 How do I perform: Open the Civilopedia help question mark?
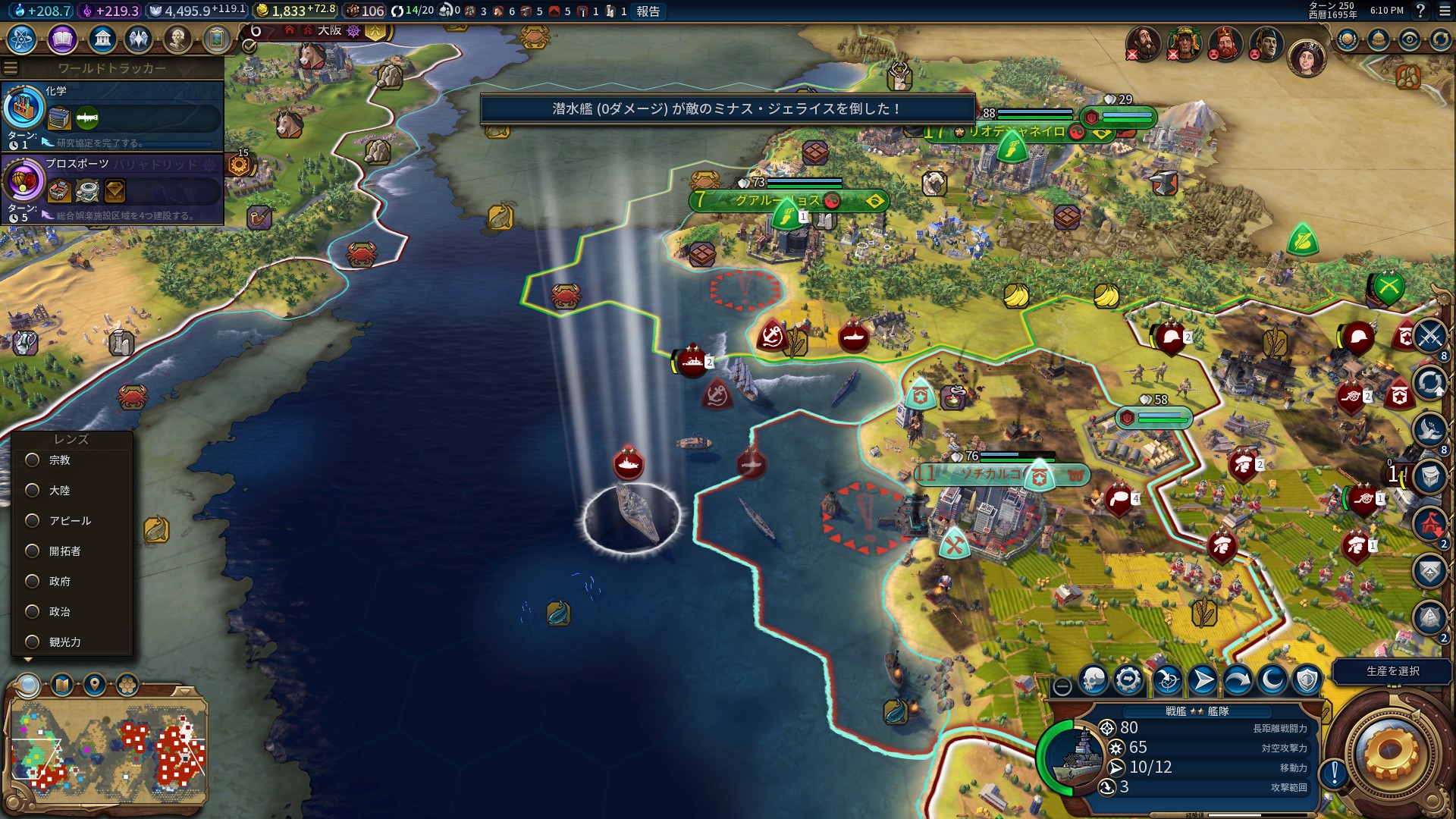pos(1420,11)
